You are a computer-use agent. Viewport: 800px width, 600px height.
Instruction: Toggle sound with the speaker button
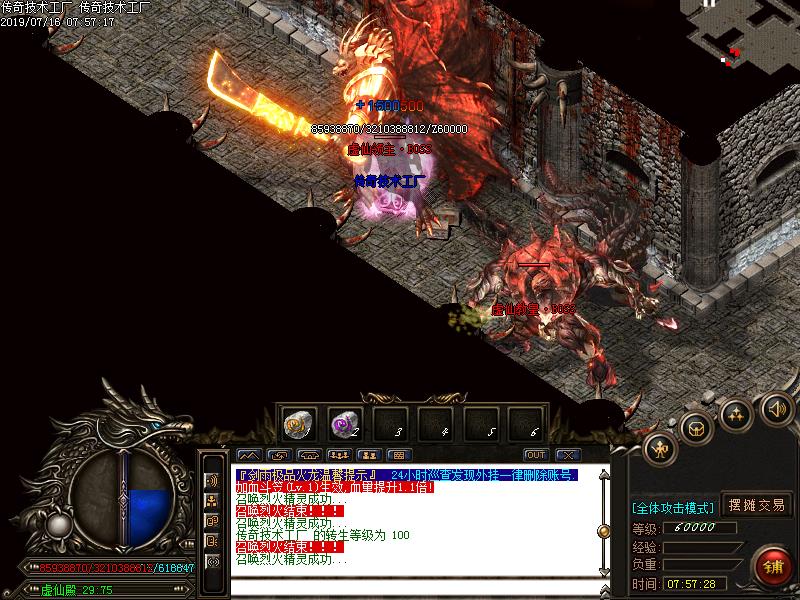point(776,407)
